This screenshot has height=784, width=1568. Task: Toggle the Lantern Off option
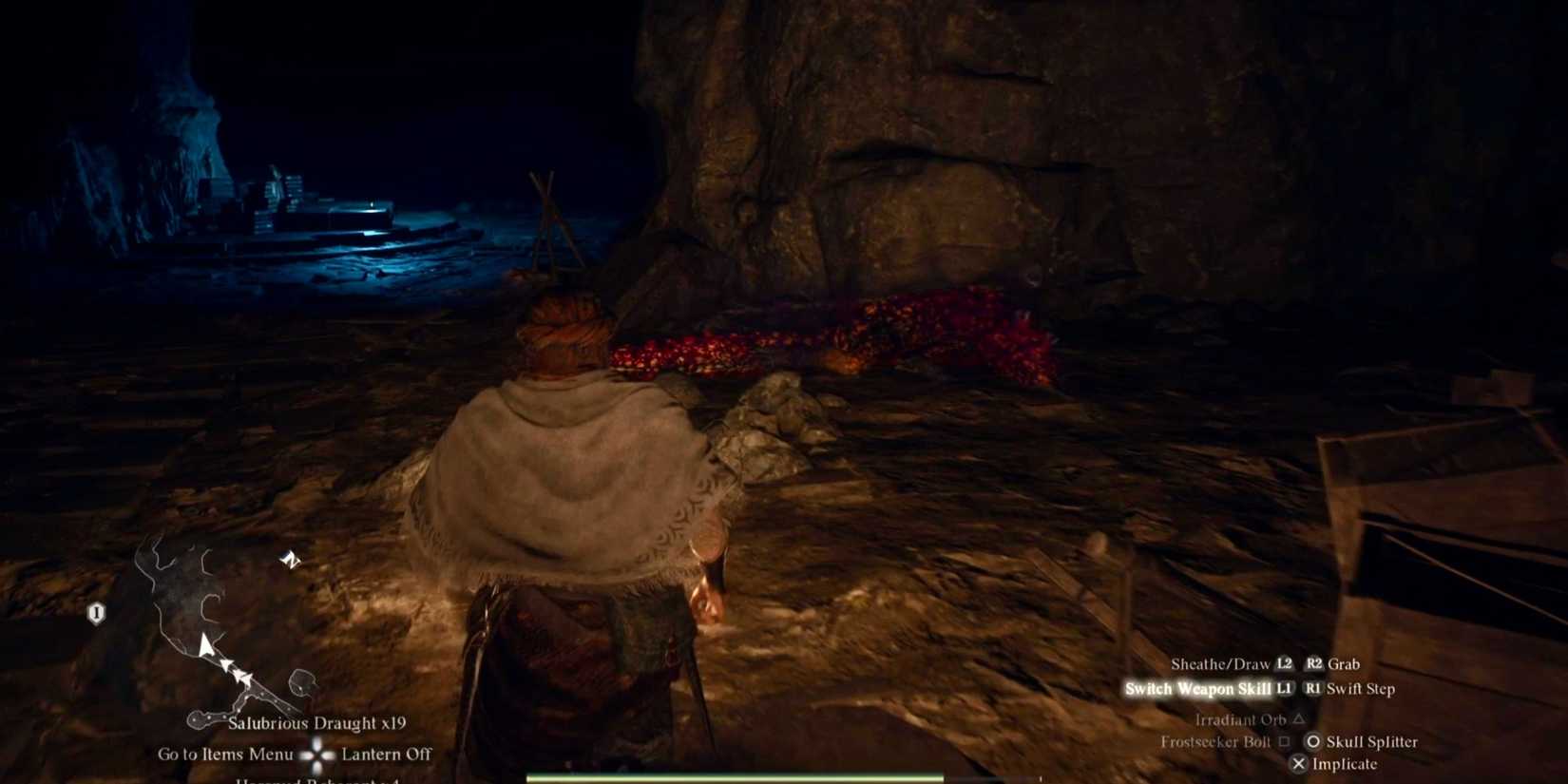(385, 754)
